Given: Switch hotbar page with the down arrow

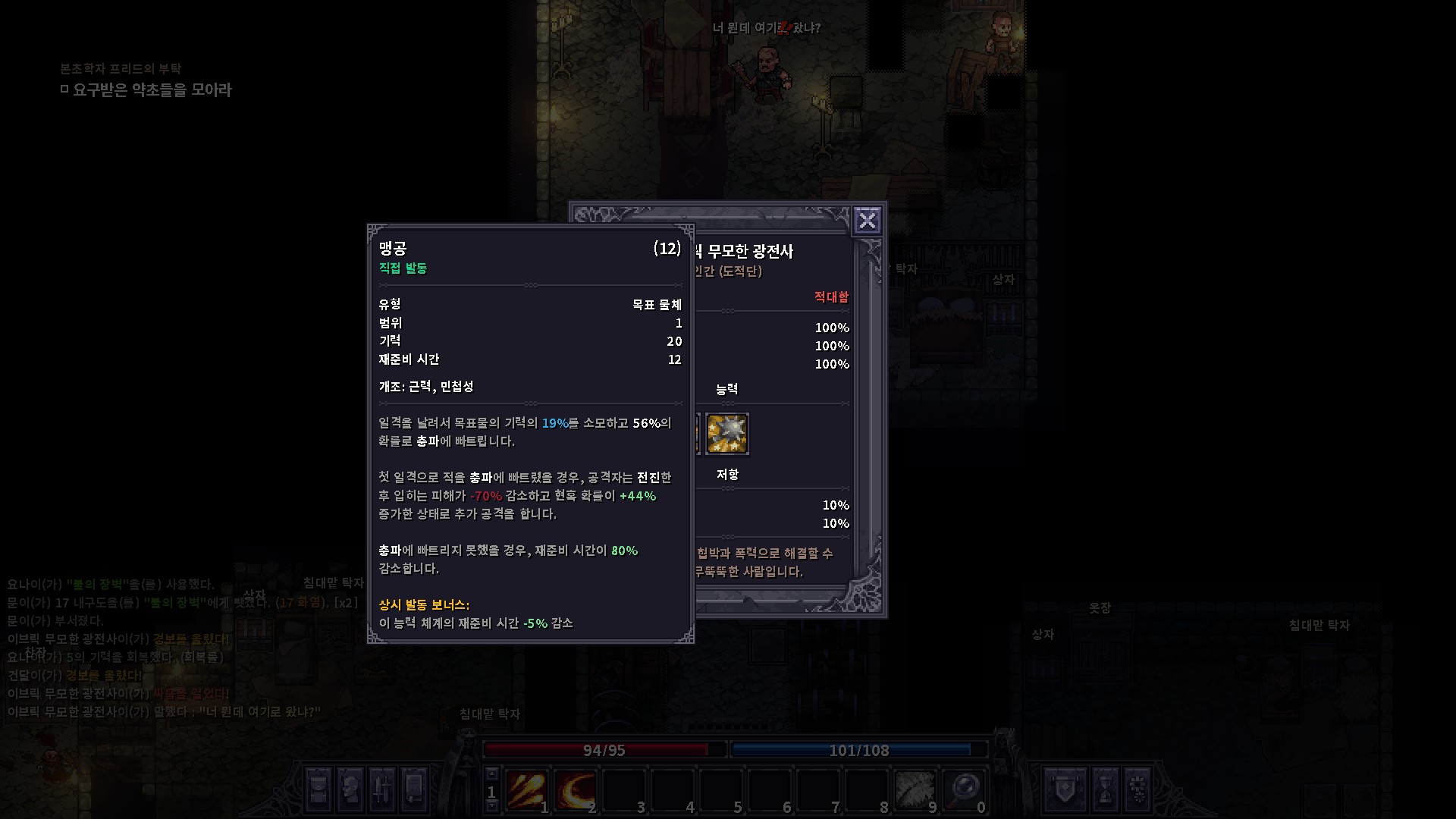Looking at the screenshot, I should [491, 807].
